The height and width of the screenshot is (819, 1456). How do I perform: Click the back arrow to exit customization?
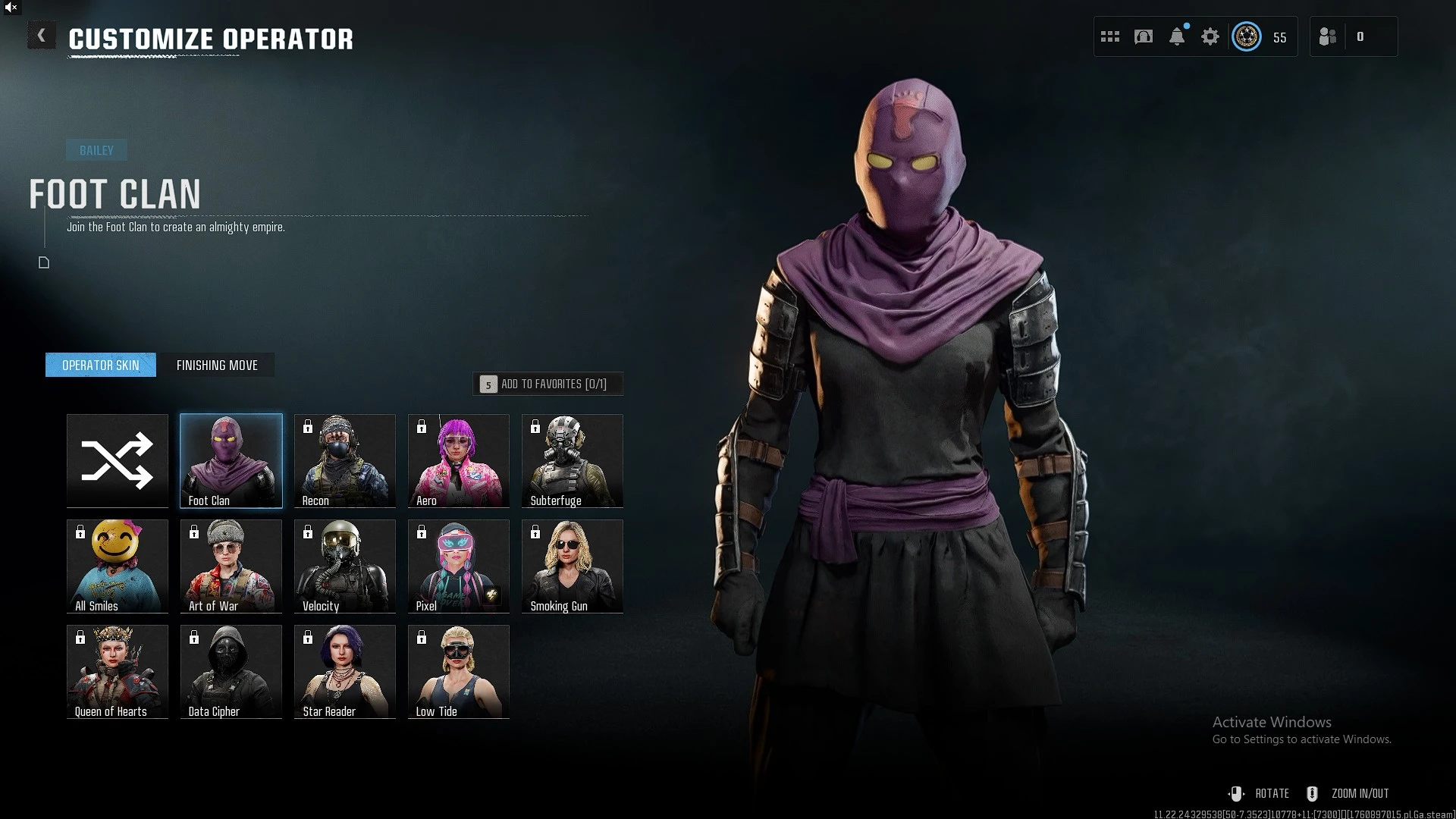tap(42, 35)
